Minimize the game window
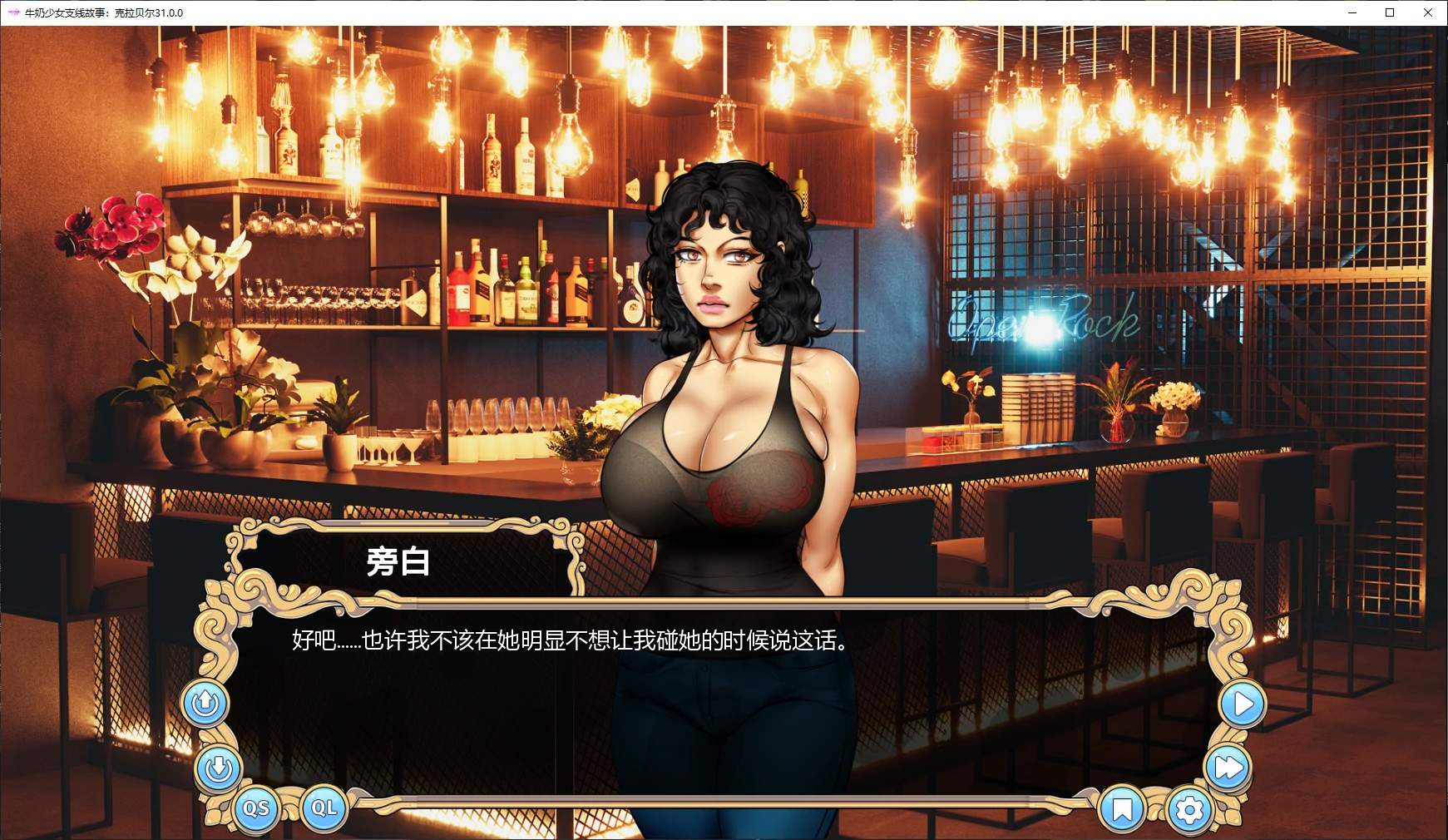 (1352, 12)
